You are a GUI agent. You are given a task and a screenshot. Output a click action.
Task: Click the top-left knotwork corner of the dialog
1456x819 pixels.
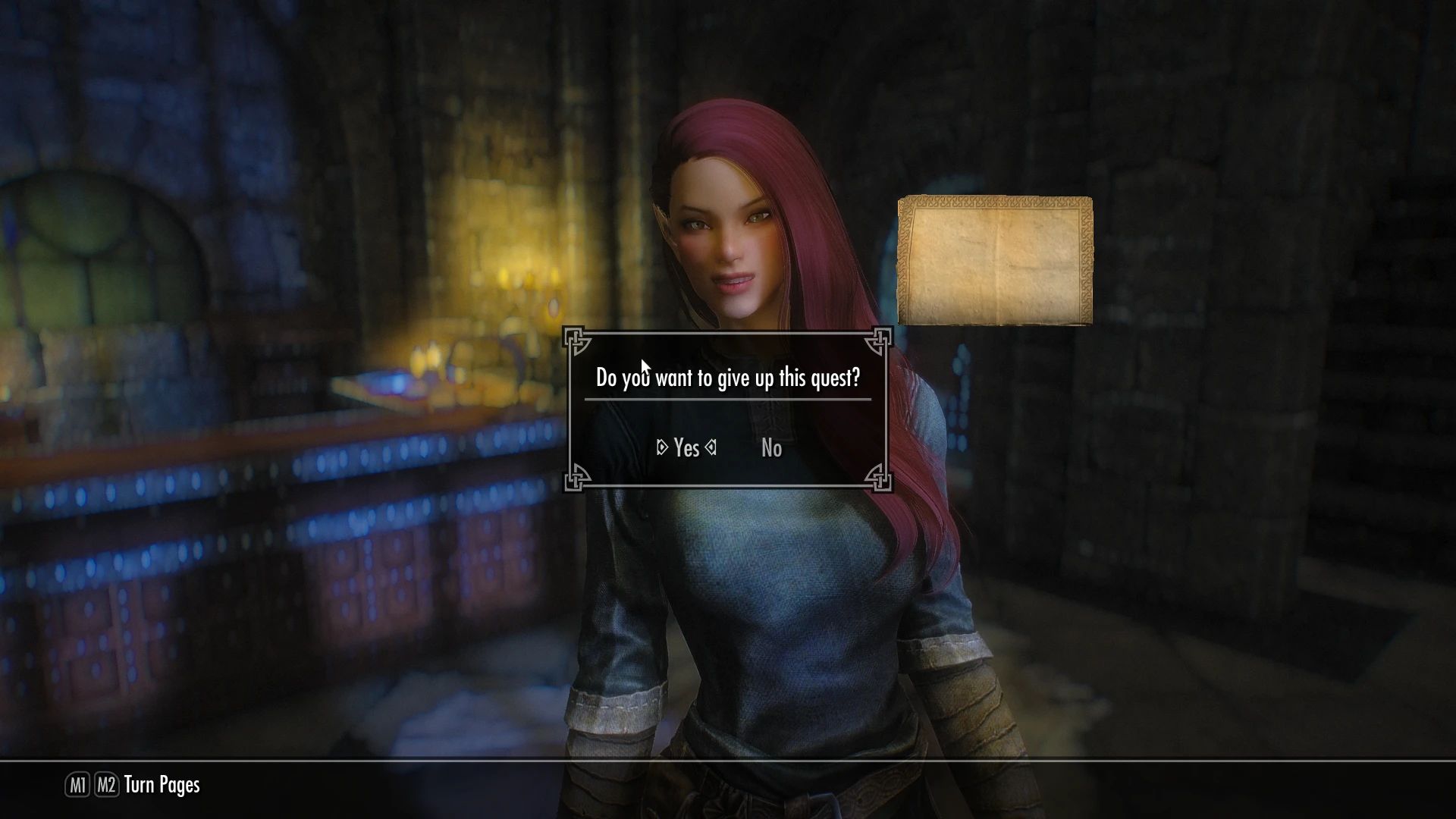(577, 341)
